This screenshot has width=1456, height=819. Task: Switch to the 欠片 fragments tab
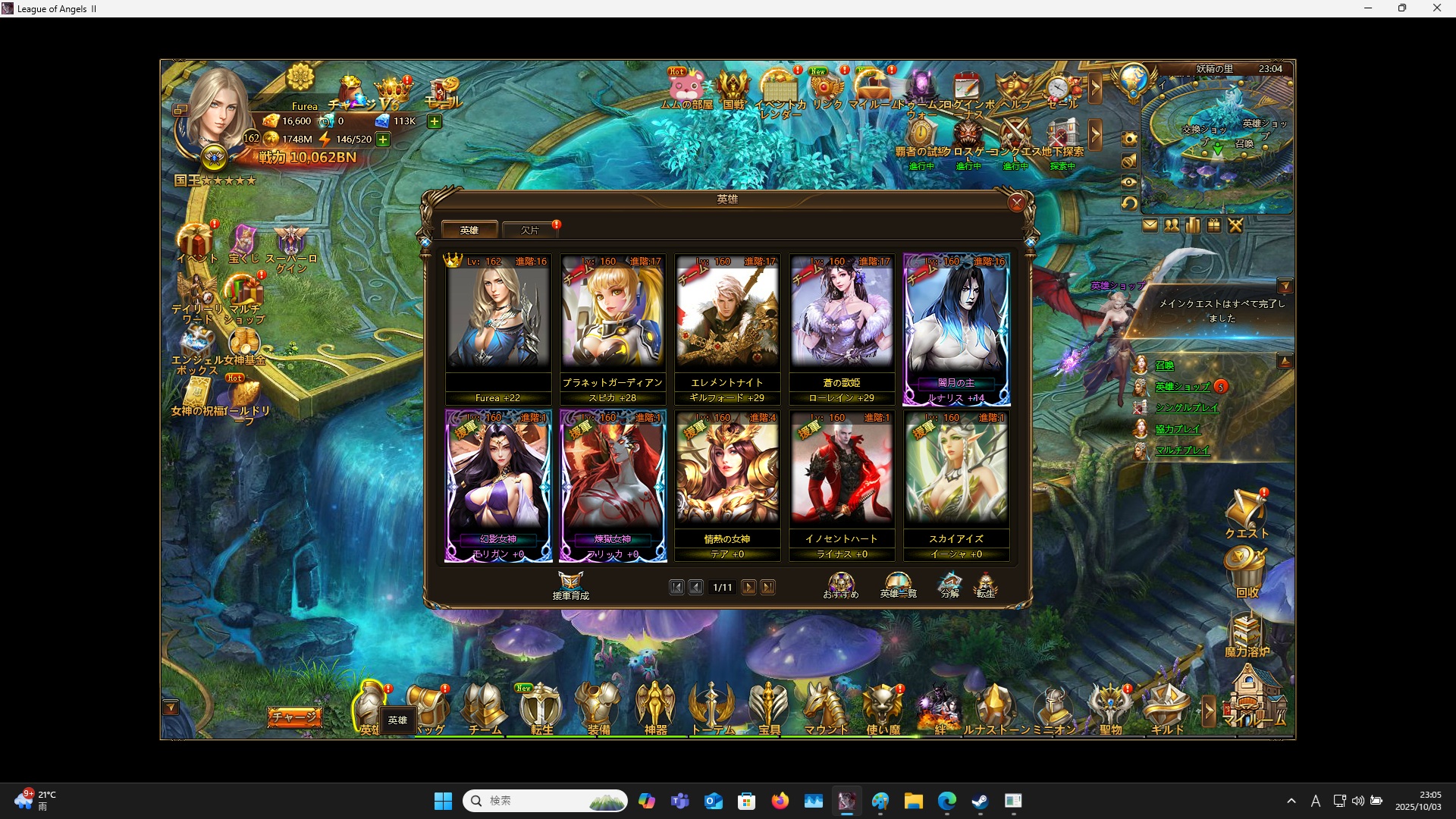[530, 230]
